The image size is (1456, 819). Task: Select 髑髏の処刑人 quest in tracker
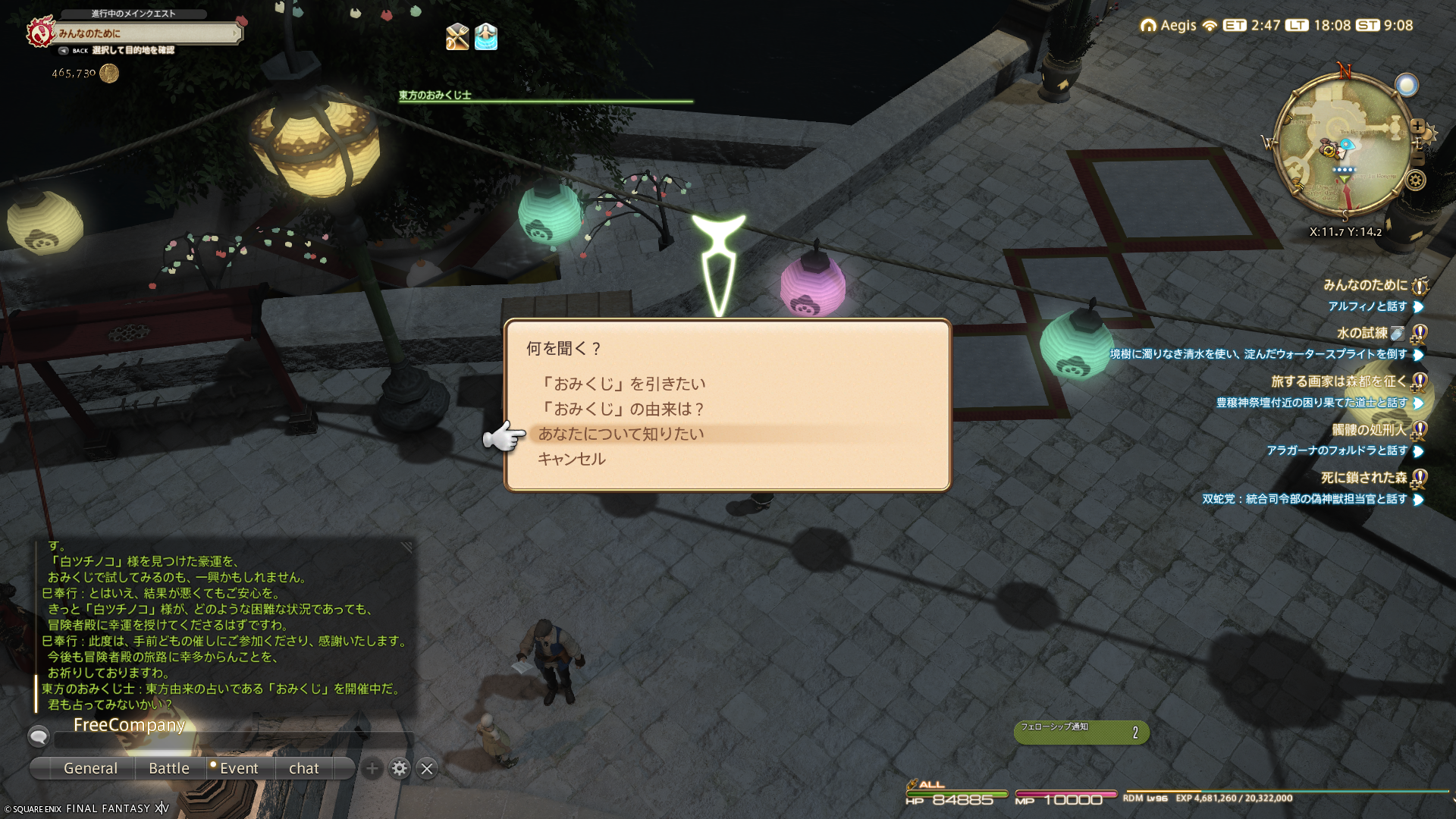(x=1369, y=430)
